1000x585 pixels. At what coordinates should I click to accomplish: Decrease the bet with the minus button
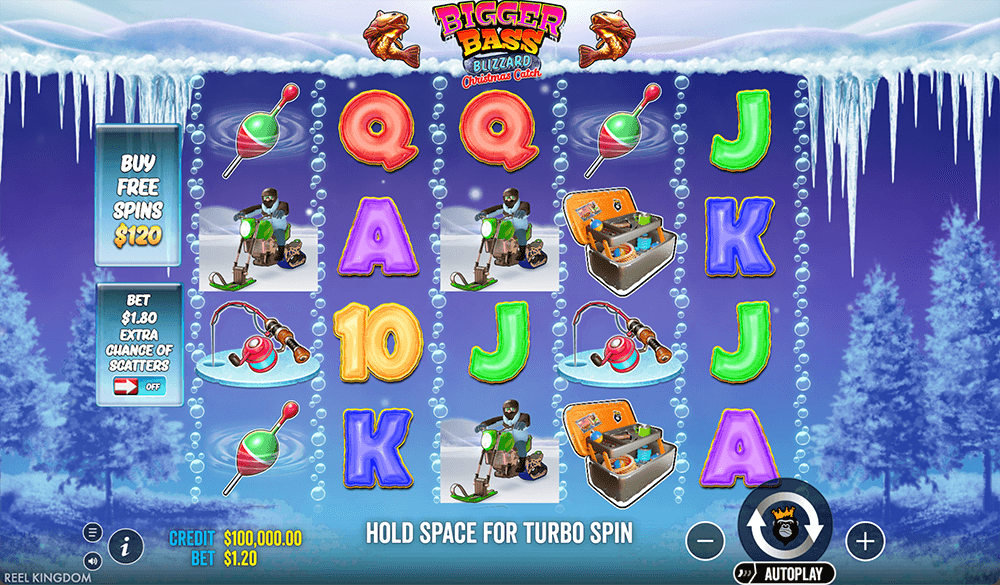(705, 541)
